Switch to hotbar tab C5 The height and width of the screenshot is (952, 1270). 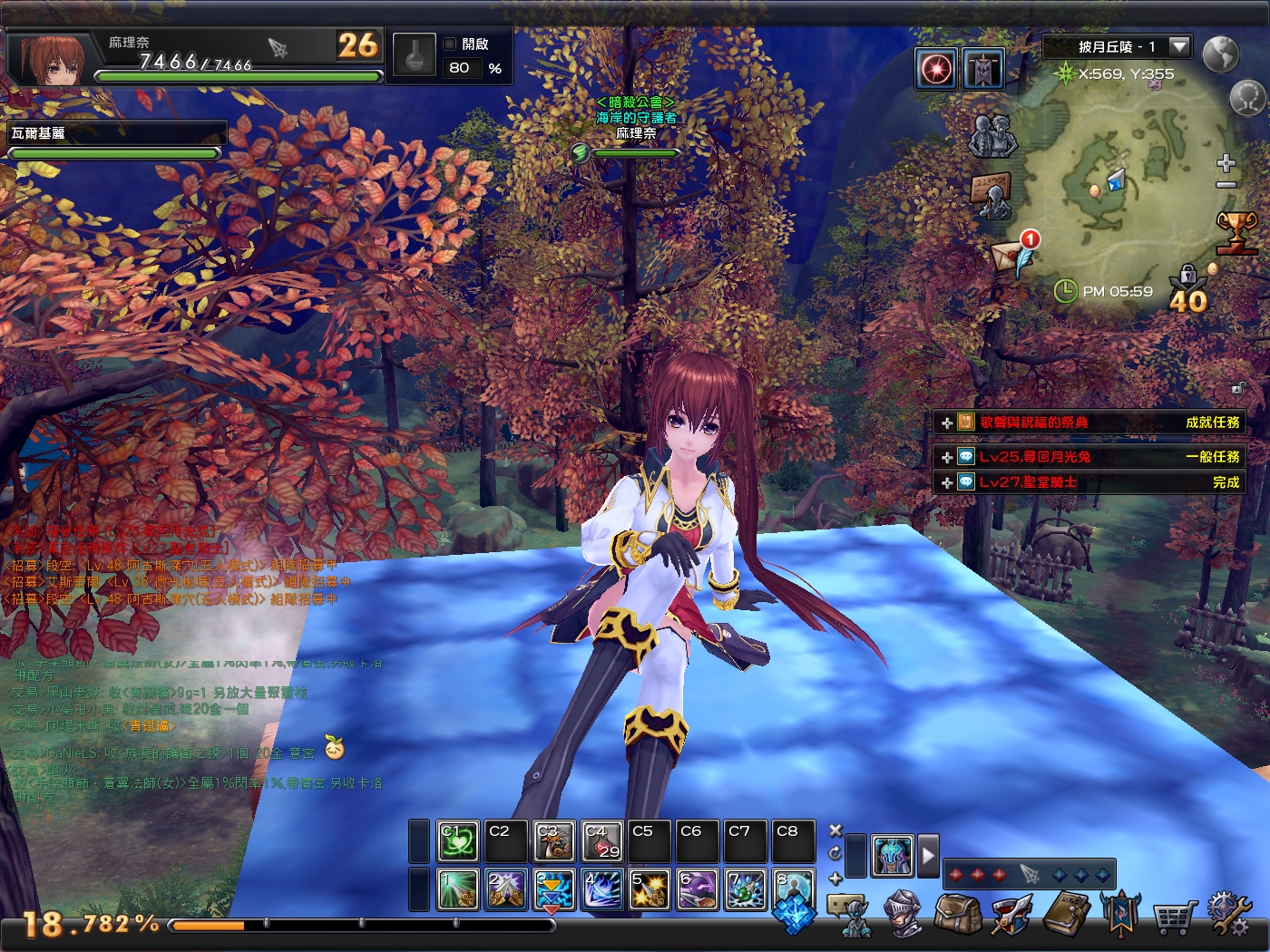coord(649,840)
